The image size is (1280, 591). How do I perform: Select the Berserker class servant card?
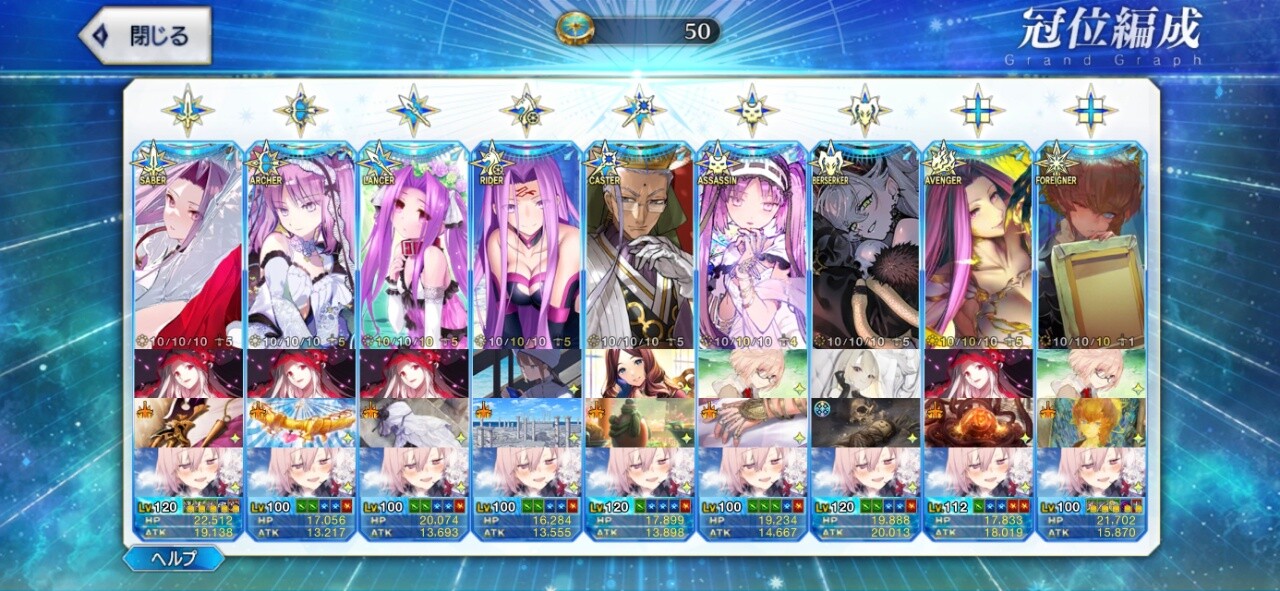click(866, 245)
